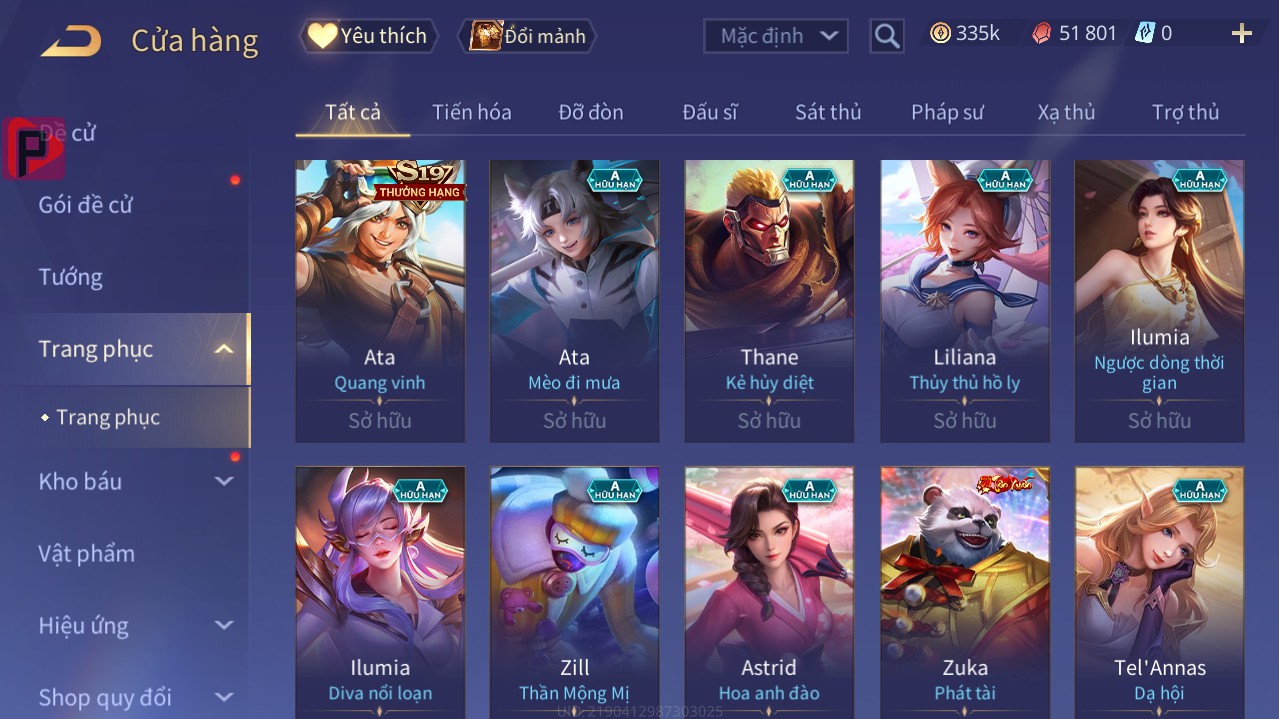Add currency with the plus button

click(x=1241, y=34)
